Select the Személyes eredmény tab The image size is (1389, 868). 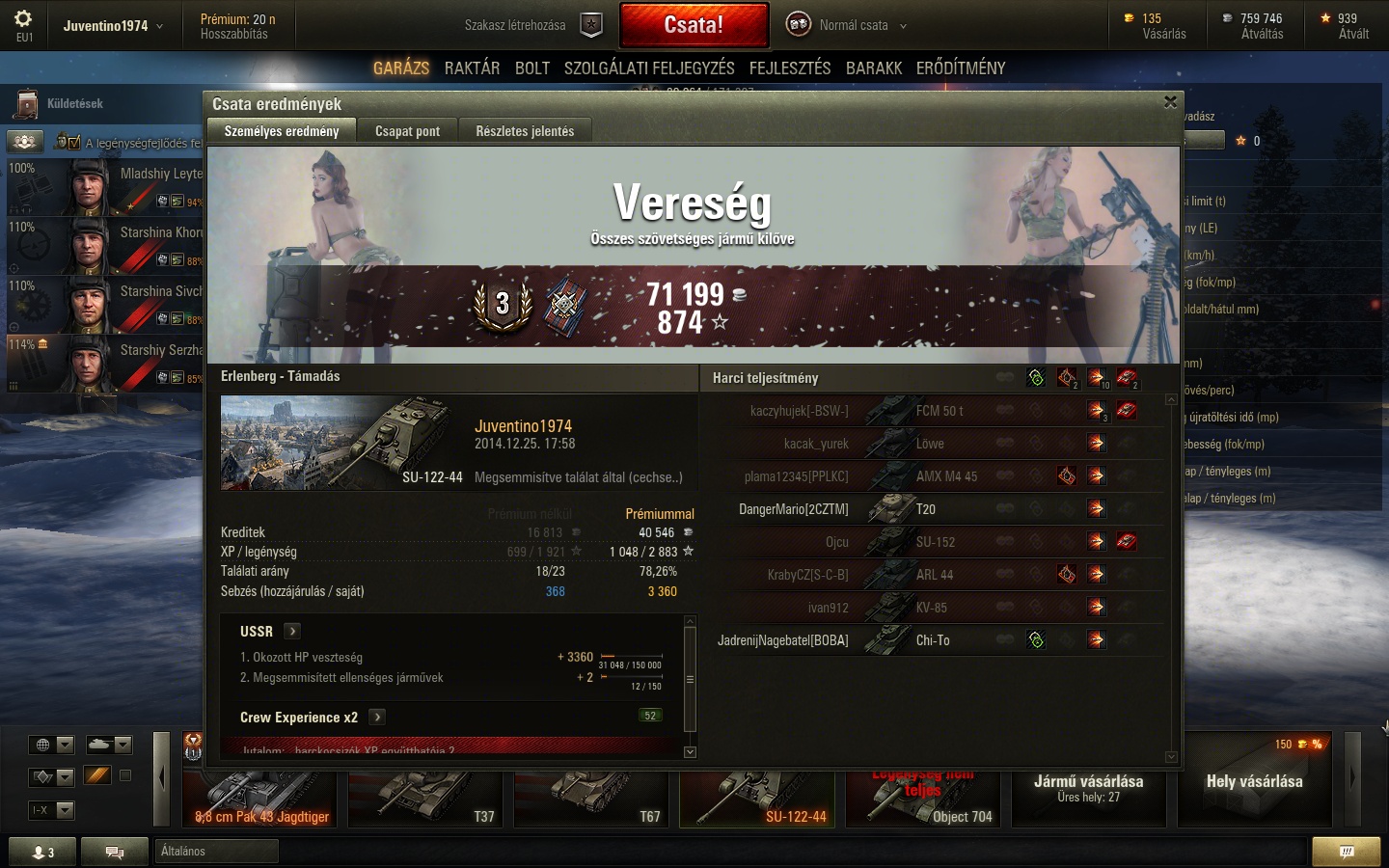pos(282,131)
